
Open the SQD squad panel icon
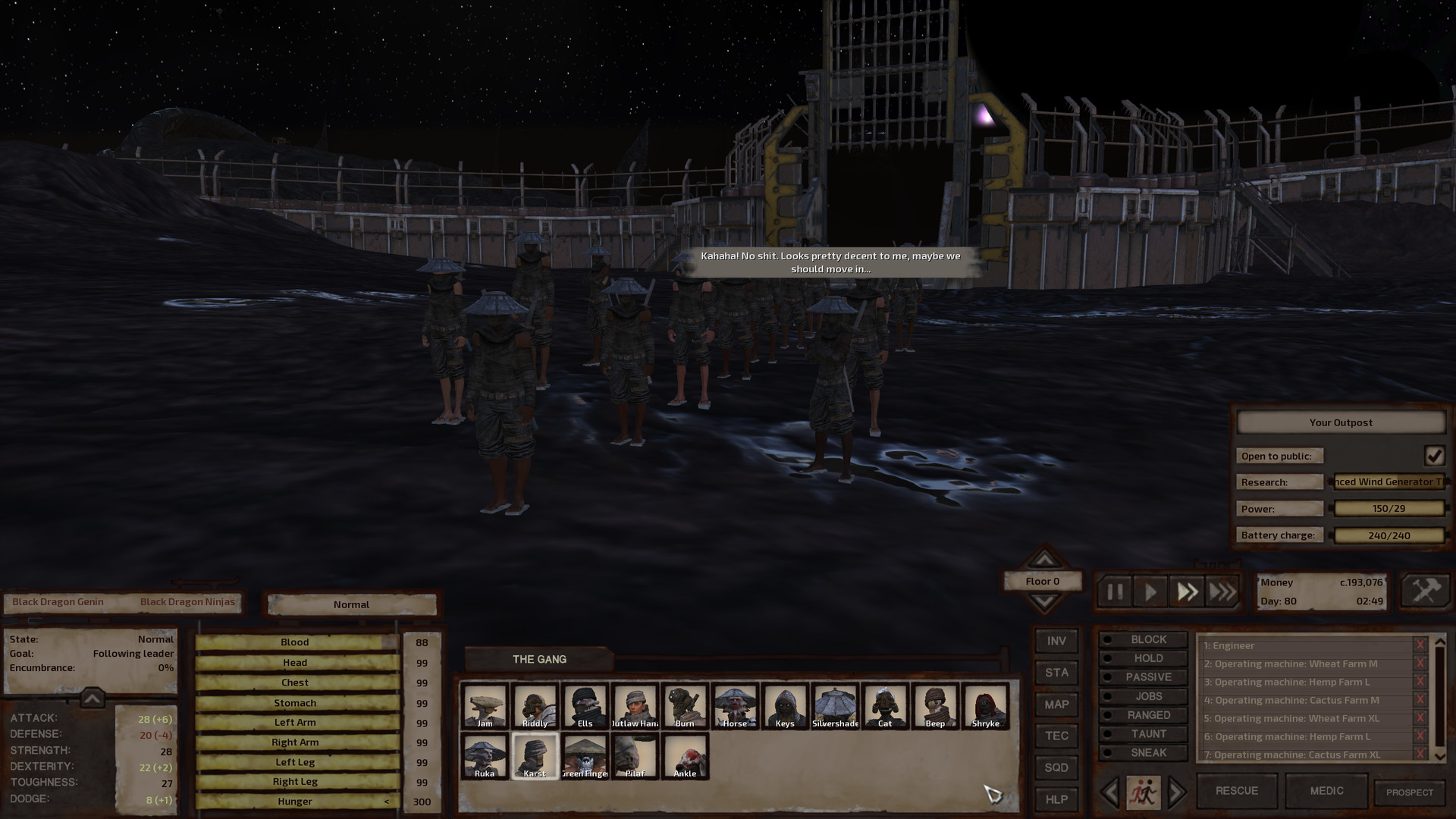(x=1056, y=767)
